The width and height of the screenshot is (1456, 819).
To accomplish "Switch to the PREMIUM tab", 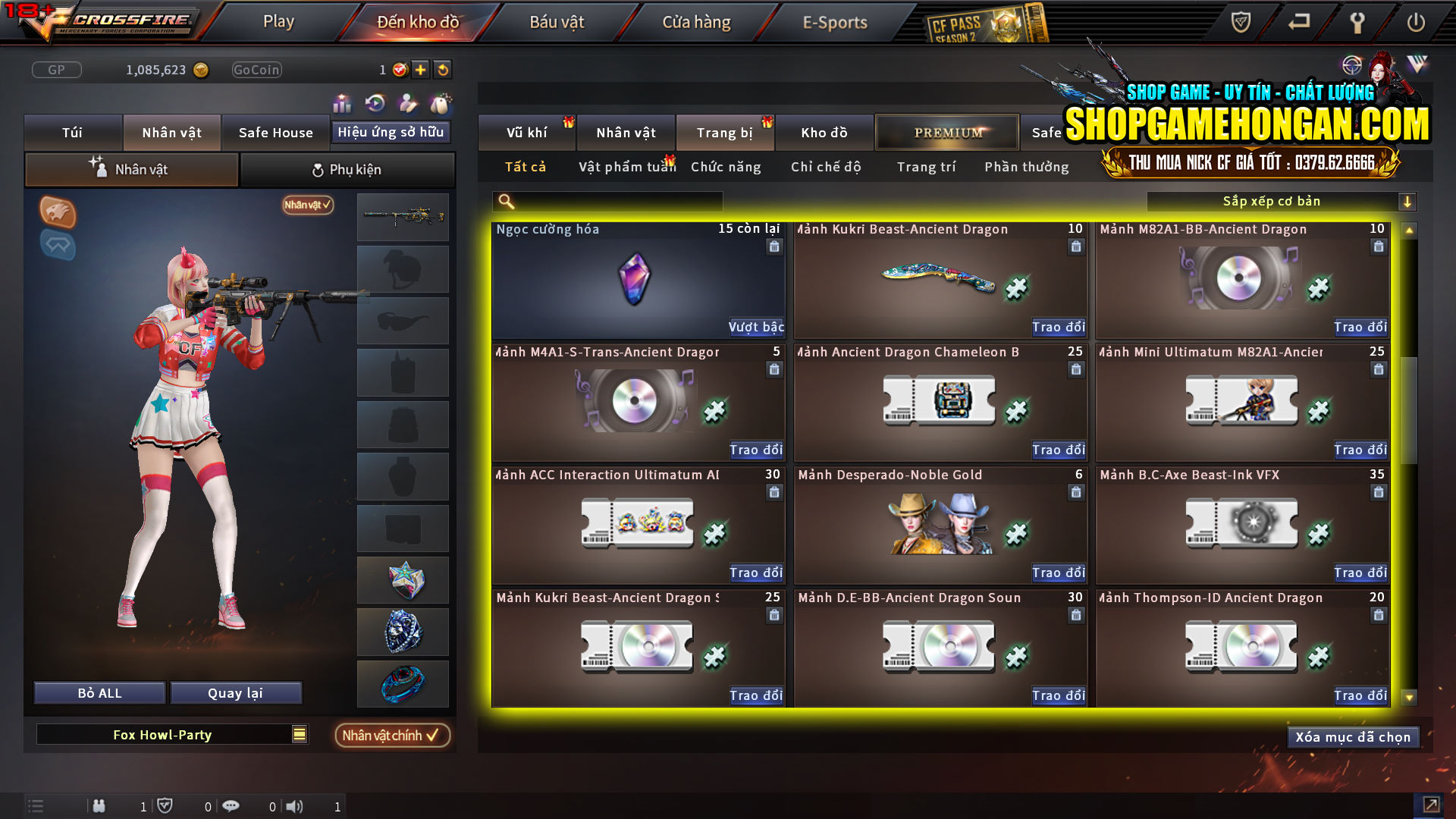I will 946,132.
